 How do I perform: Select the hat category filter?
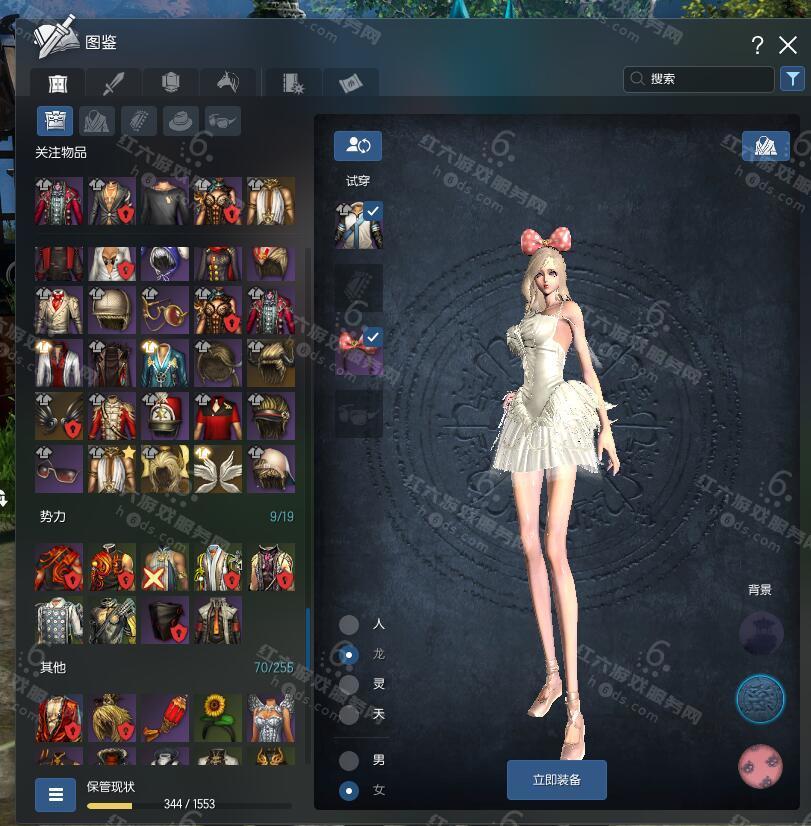point(181,121)
